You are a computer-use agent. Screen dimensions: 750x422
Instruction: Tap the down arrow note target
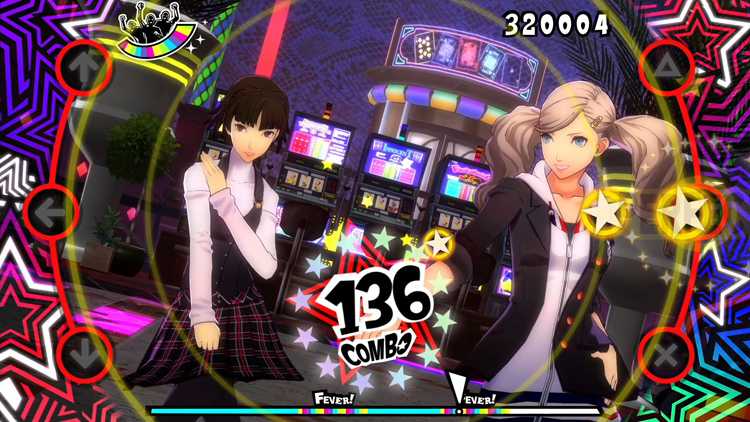tap(84, 353)
